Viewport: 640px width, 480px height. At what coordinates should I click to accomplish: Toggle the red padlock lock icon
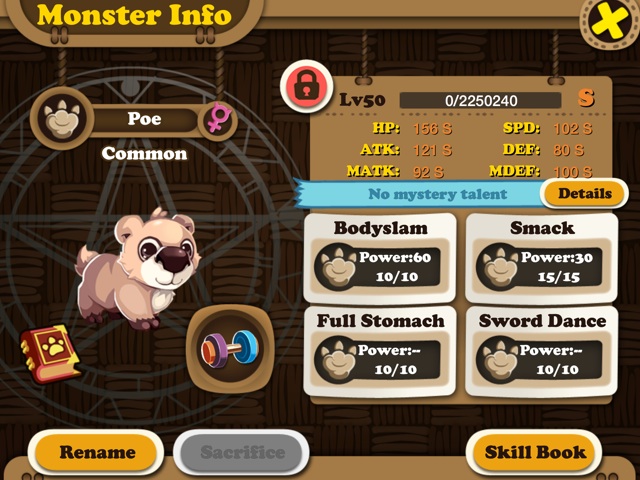306,88
